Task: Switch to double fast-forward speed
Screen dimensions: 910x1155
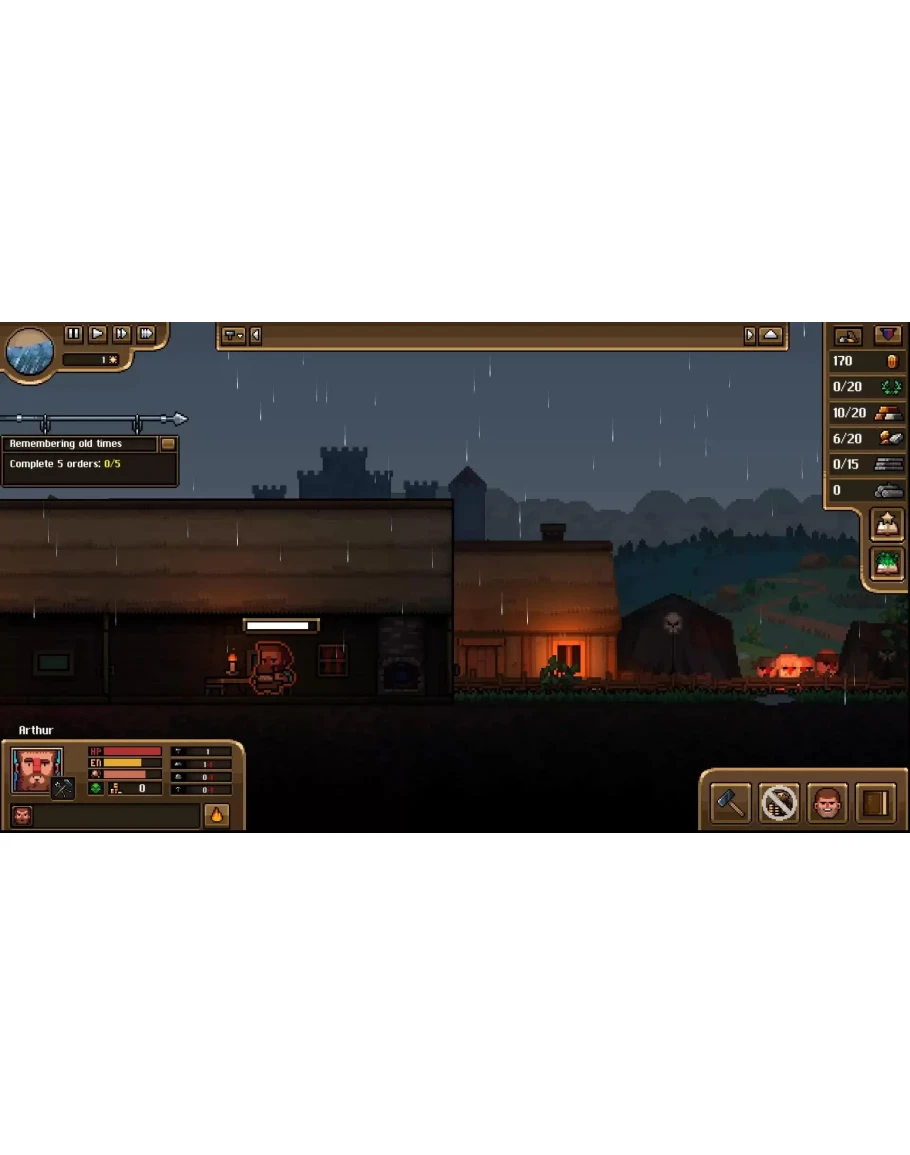Action: (x=122, y=334)
